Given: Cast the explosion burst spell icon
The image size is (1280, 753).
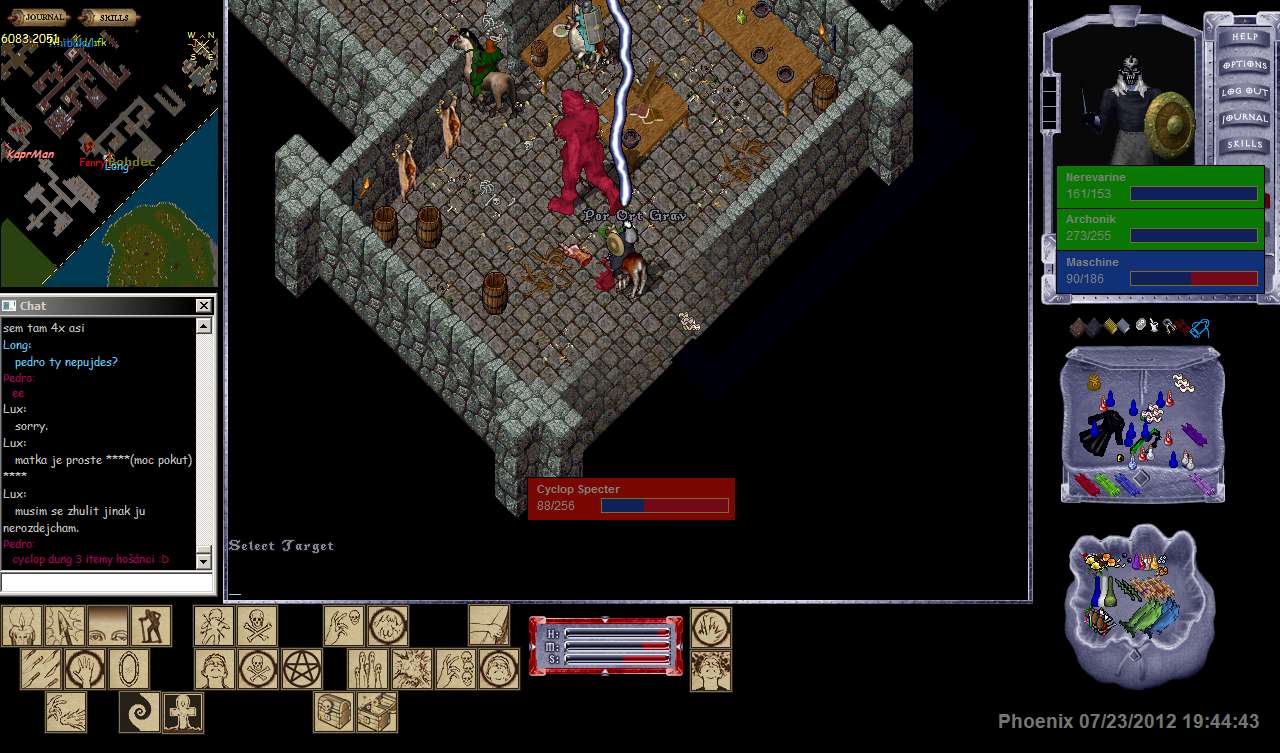Looking at the screenshot, I should [411, 669].
